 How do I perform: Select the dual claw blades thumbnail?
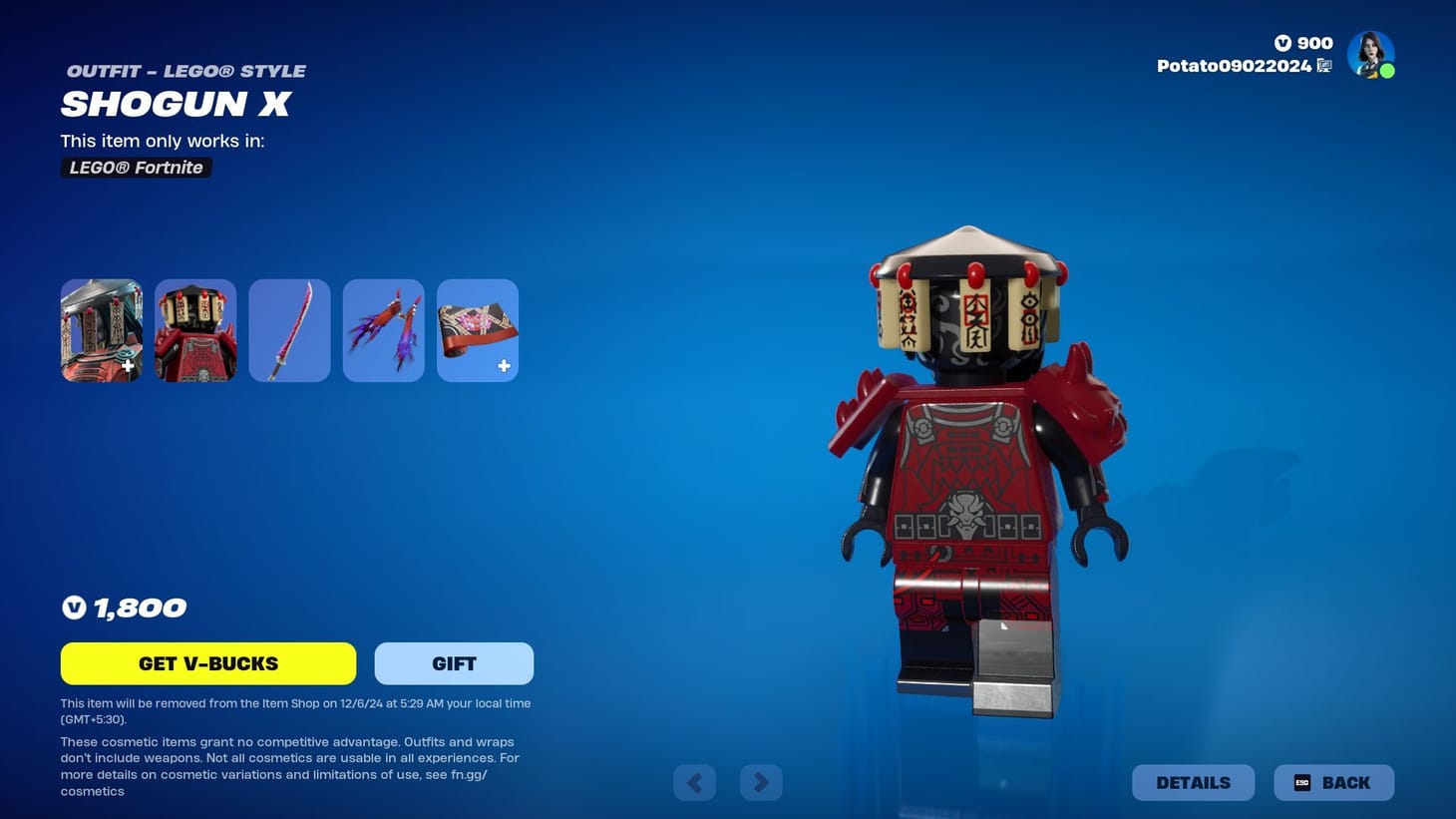point(383,329)
